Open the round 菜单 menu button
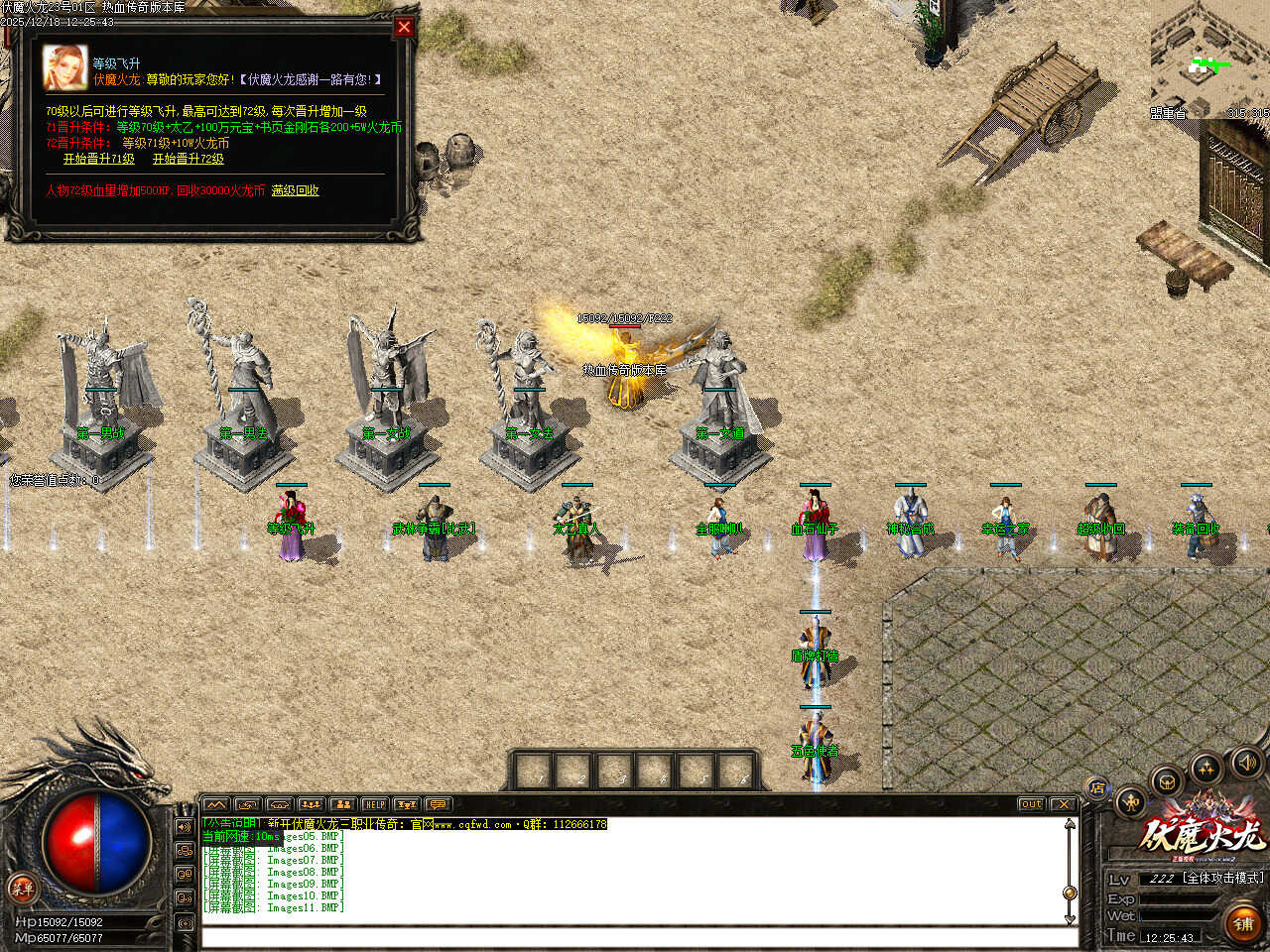 click(x=21, y=889)
